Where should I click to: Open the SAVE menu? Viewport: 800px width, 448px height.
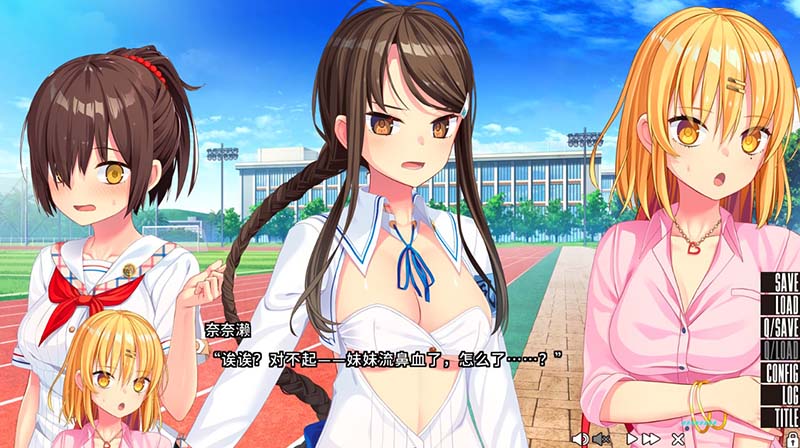click(x=780, y=283)
